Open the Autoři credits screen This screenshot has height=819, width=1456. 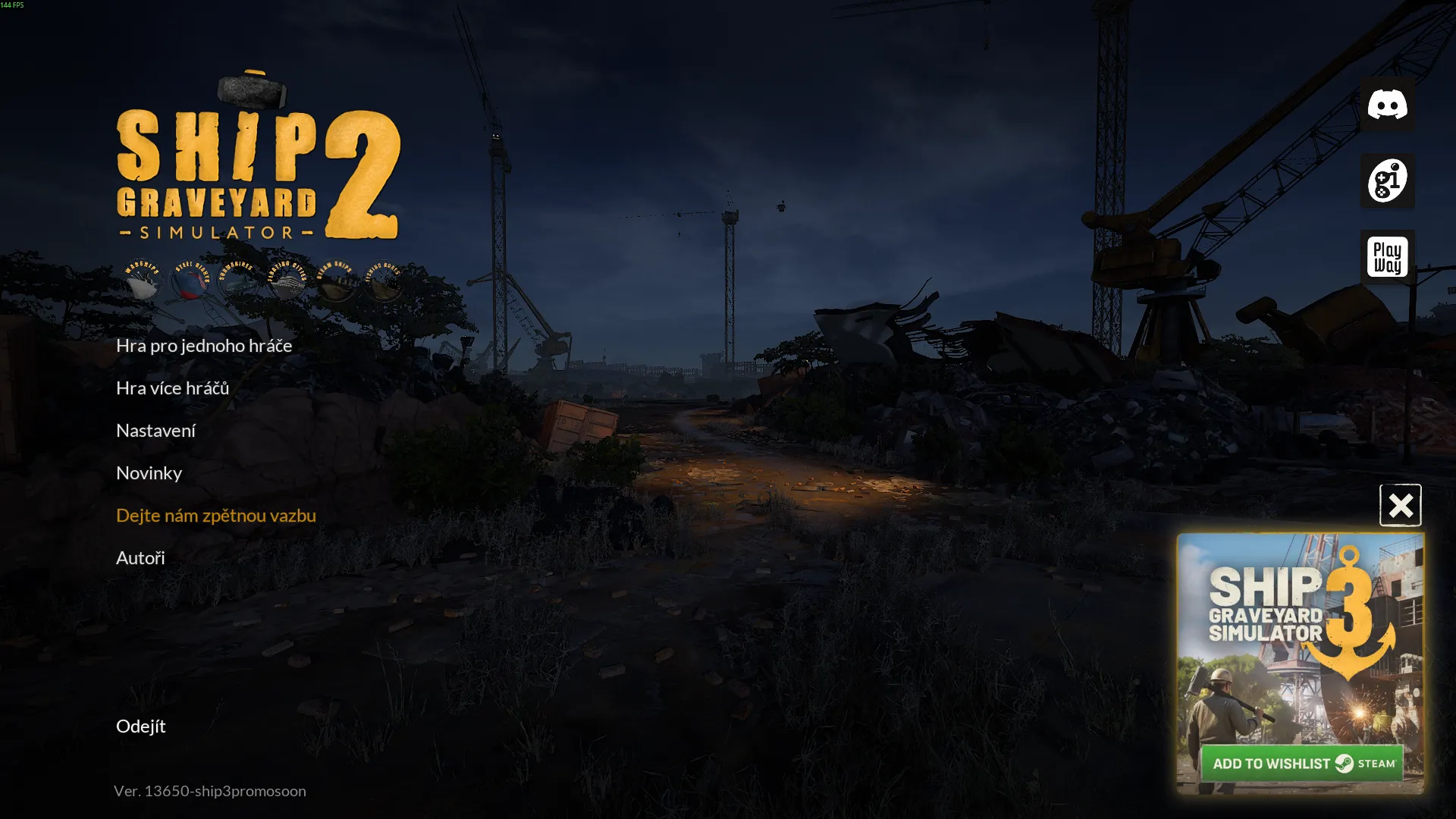140,557
